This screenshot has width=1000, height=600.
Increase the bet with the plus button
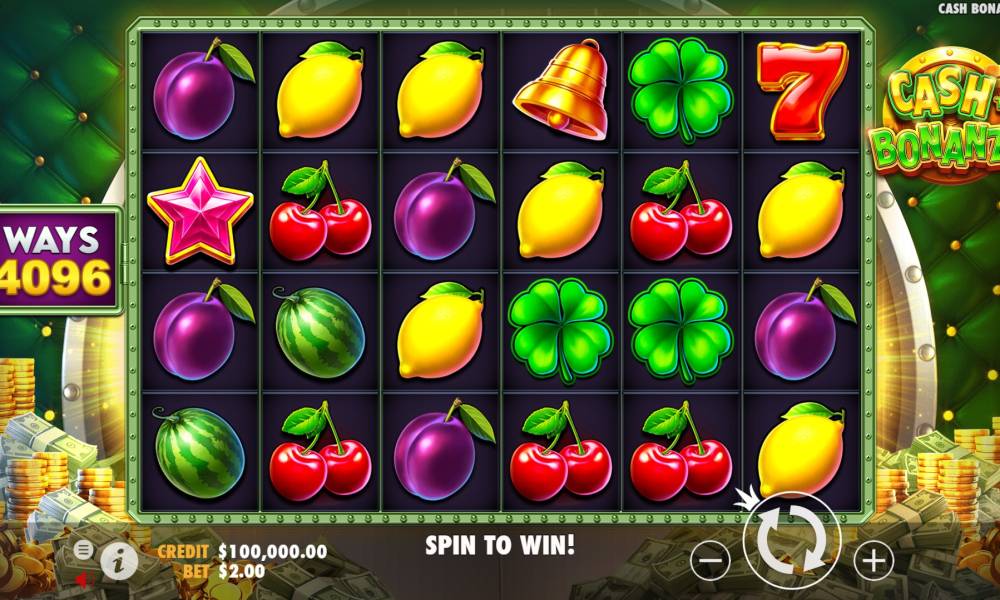point(873,561)
